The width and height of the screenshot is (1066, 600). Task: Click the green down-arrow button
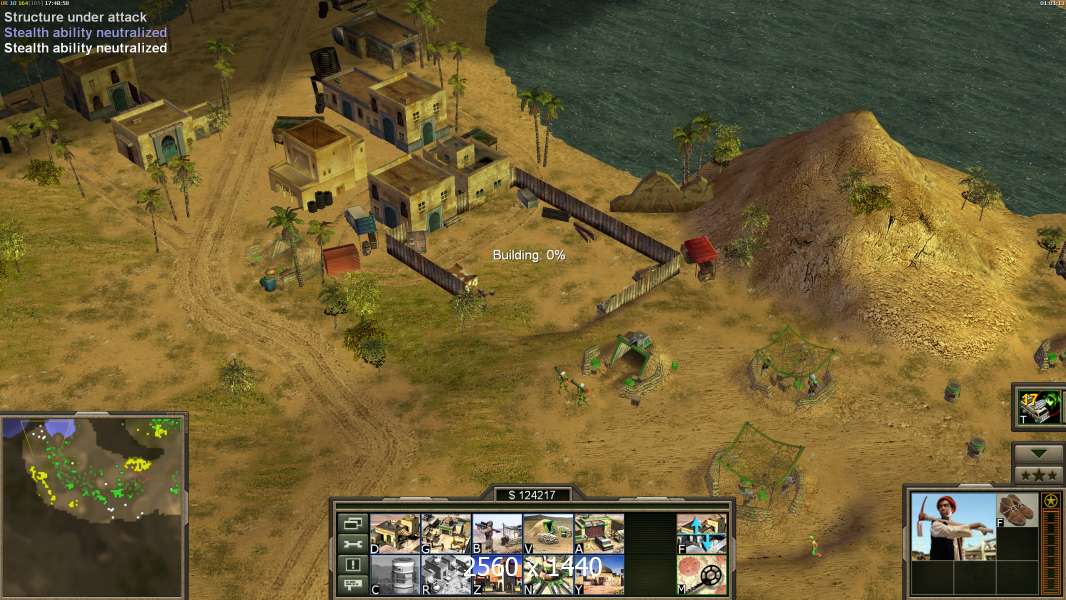pos(1038,454)
